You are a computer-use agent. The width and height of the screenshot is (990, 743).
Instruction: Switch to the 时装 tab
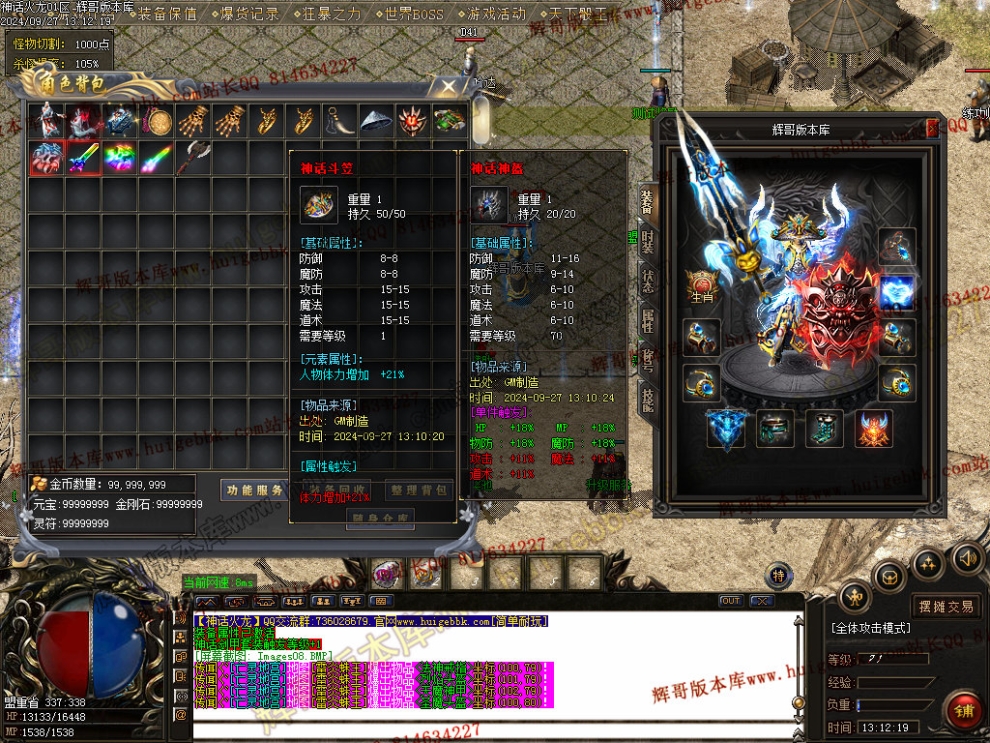tap(648, 241)
